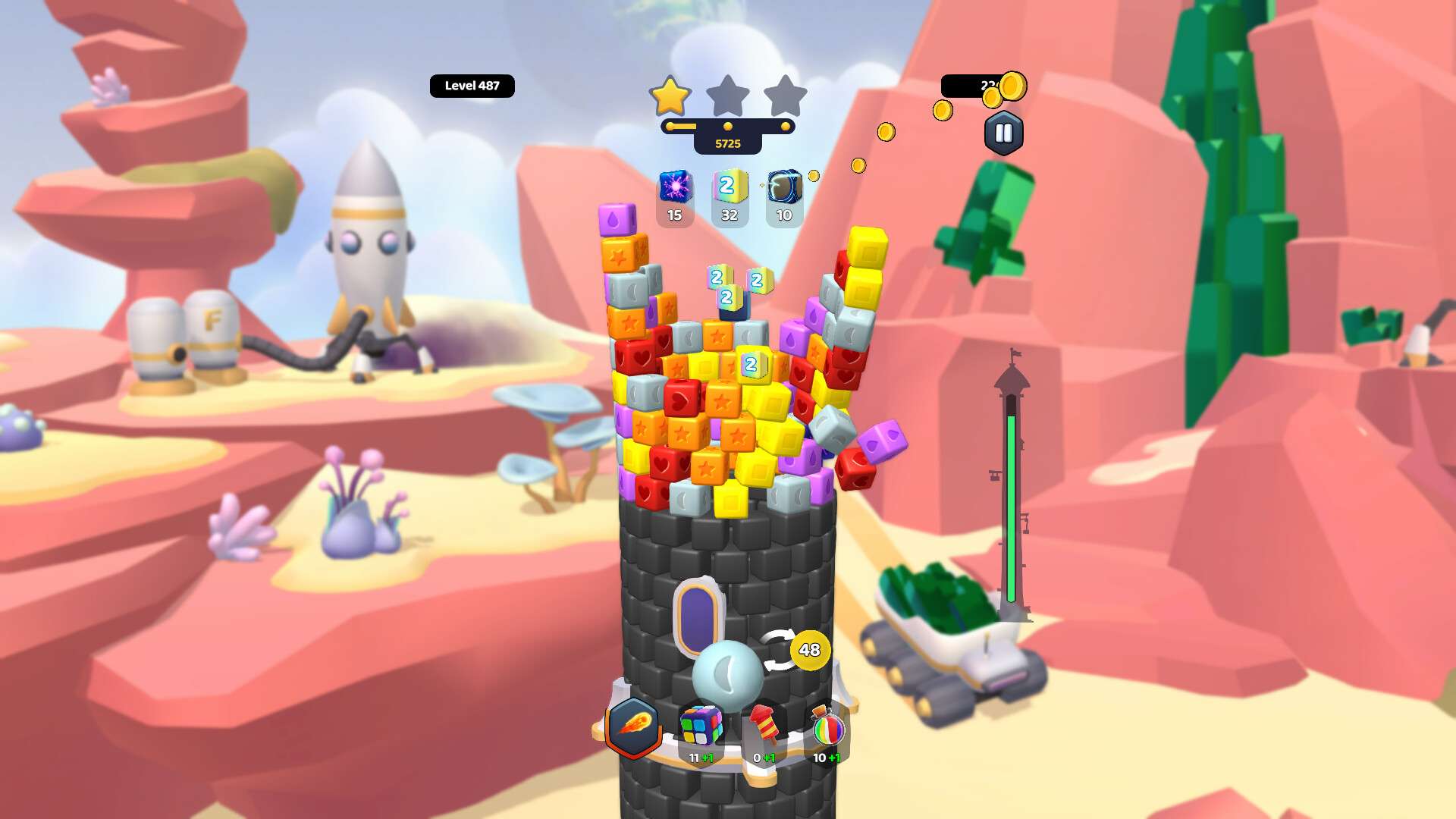This screenshot has width=1456, height=819.
Task: Select the firework rocket booster
Action: pyautogui.click(x=764, y=726)
